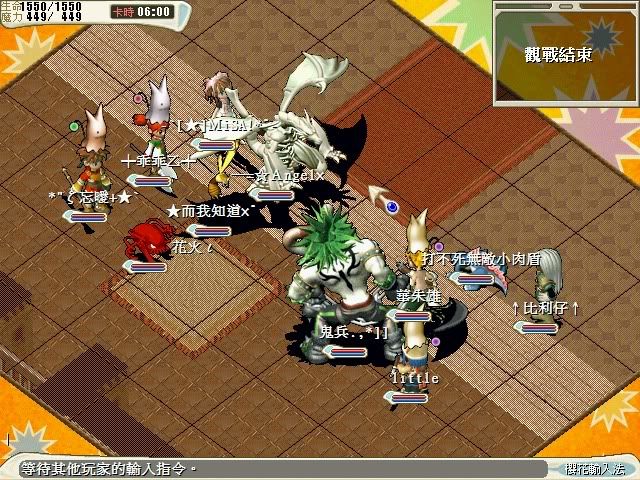This screenshot has width=640, height=480.
Task: Click the 櫻花輸入法 input method indicator
Action: tap(593, 468)
